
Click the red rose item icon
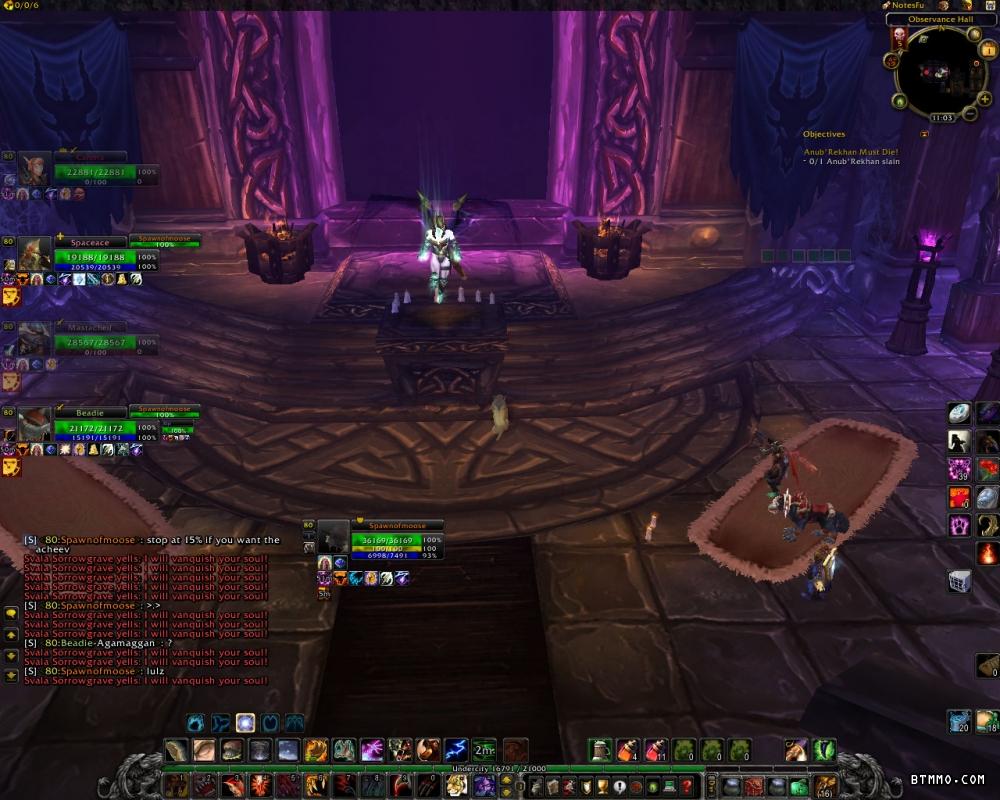click(987, 469)
